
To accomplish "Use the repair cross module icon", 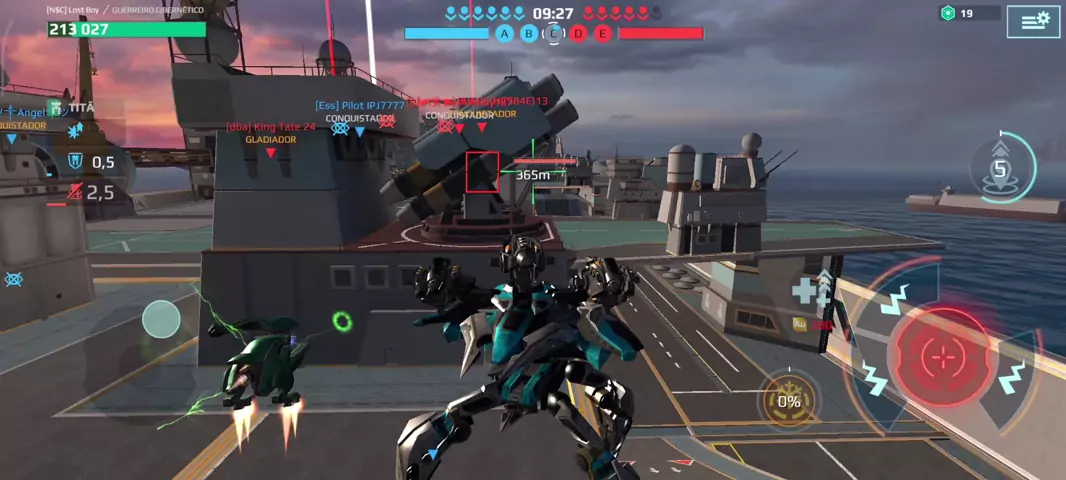I will [809, 290].
